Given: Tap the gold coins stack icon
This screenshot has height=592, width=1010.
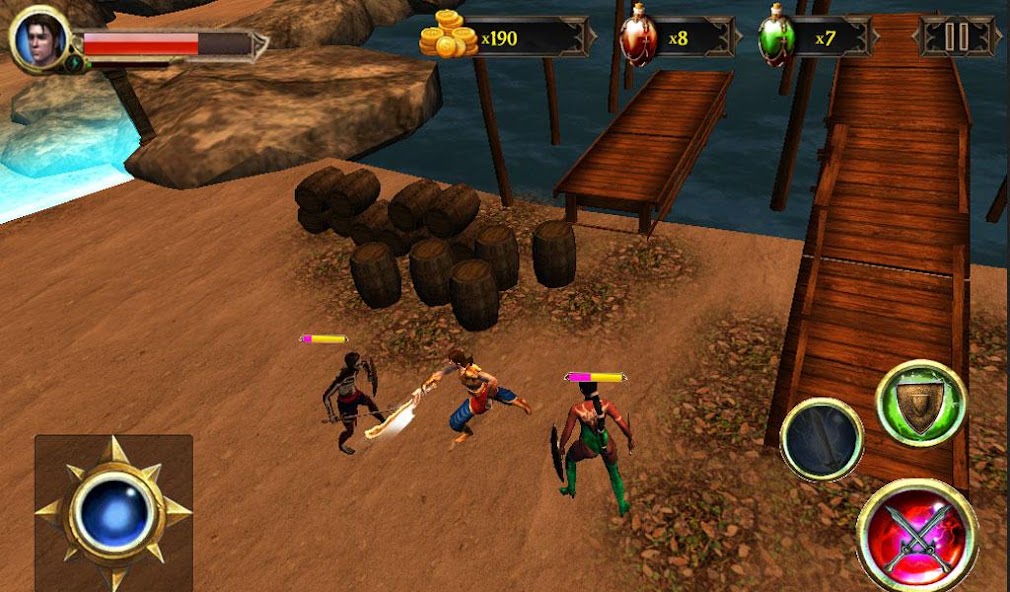Looking at the screenshot, I should tap(448, 35).
